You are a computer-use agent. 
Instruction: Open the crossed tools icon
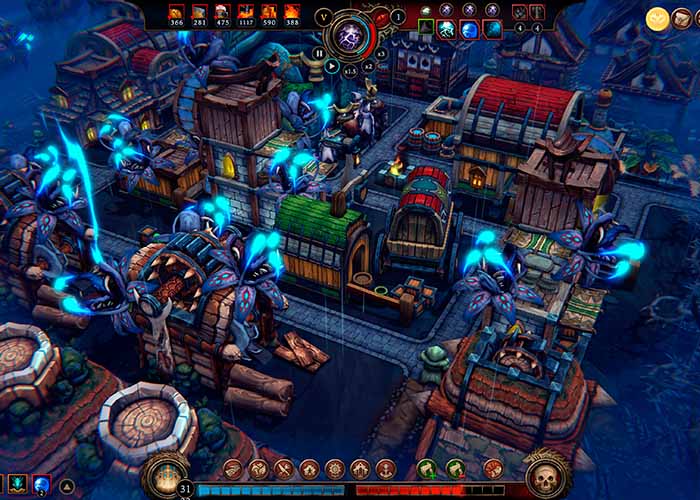click(519, 12)
